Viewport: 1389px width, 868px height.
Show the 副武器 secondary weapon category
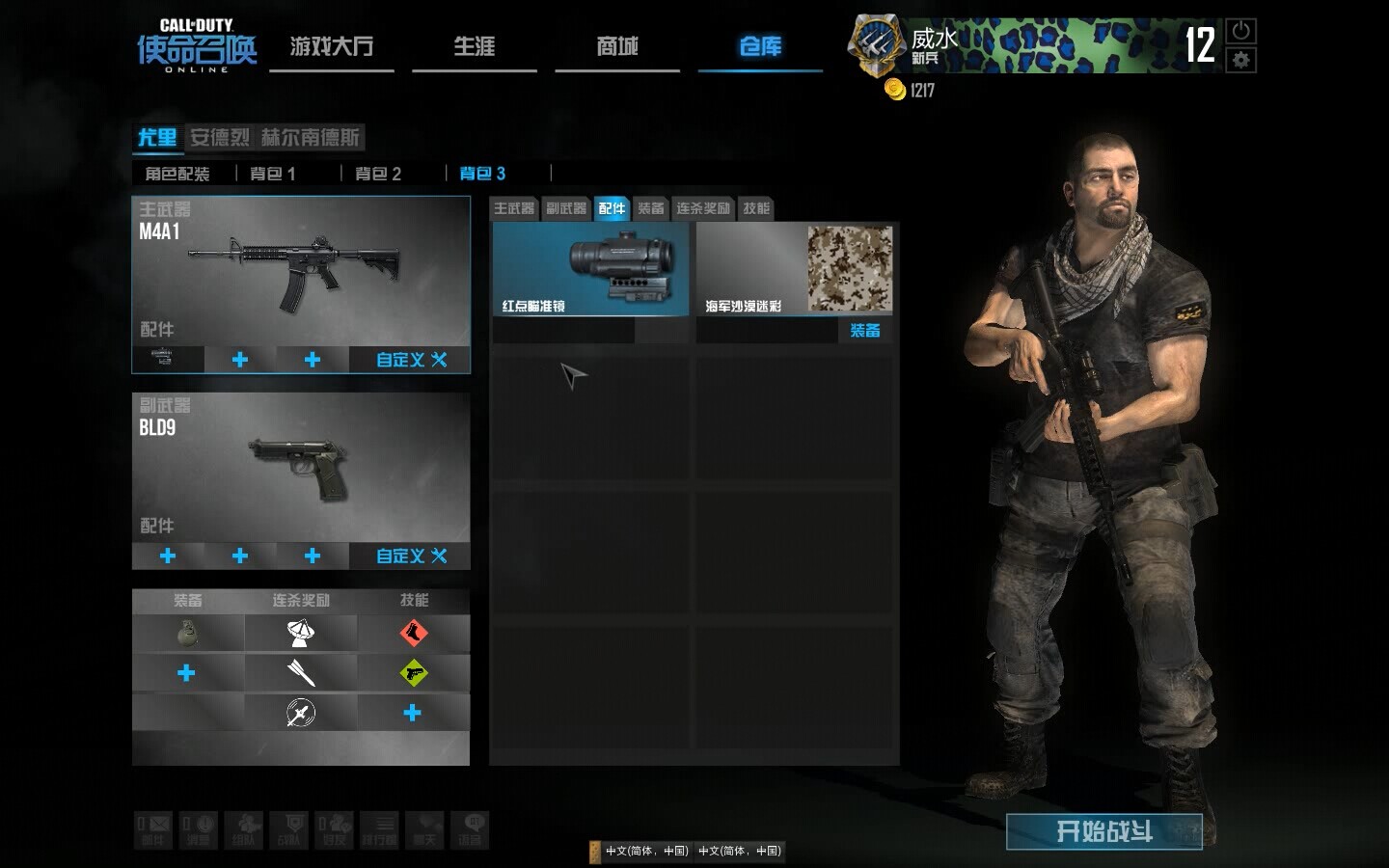tap(566, 208)
